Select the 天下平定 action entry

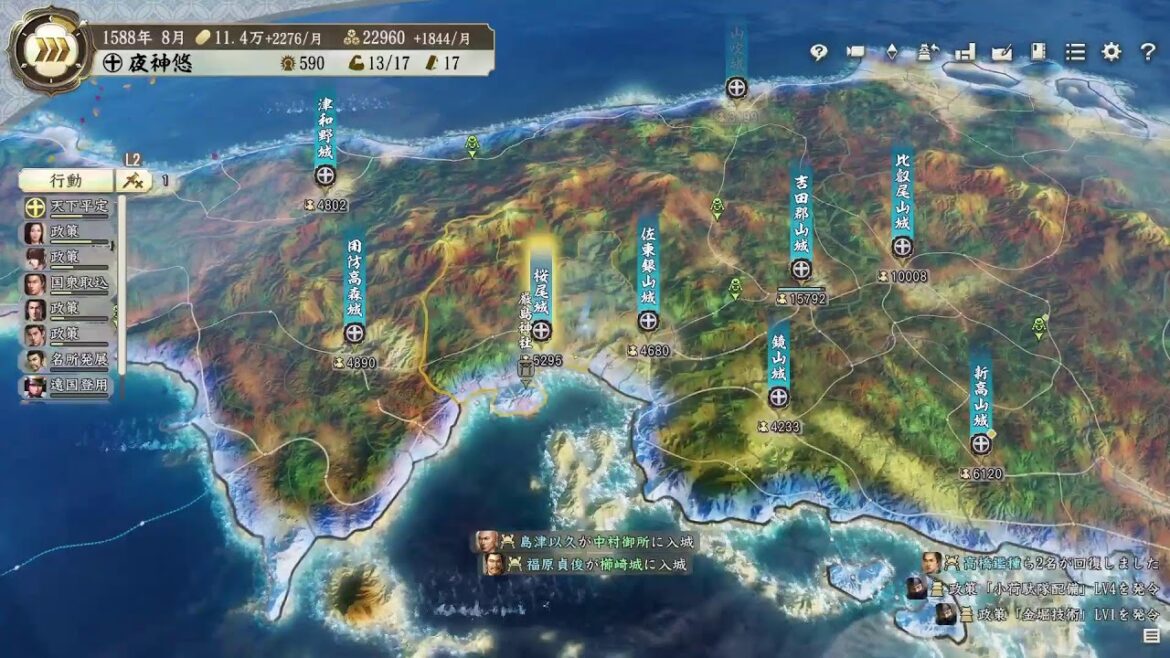click(x=68, y=207)
